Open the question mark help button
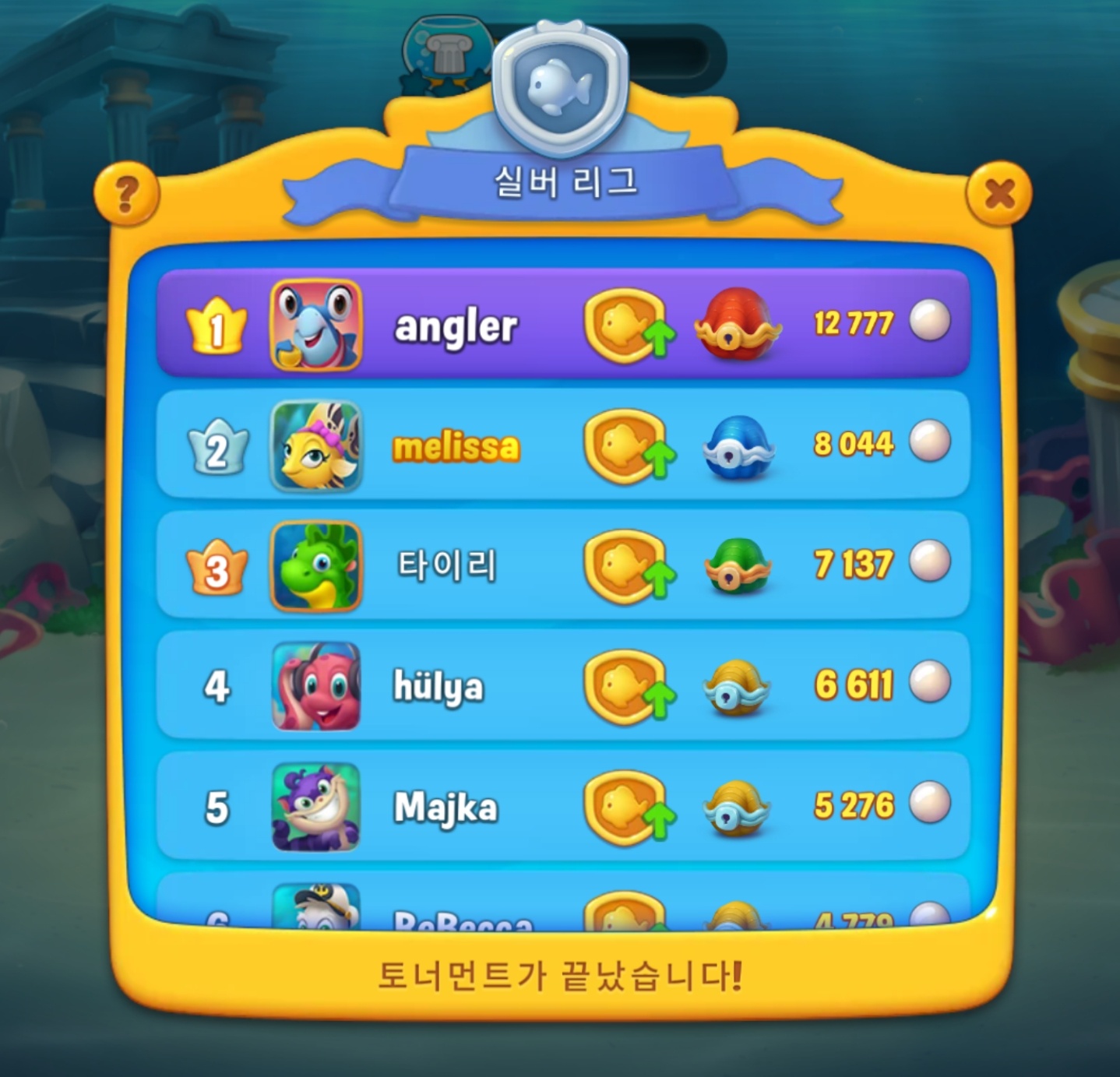This screenshot has height=1077, width=1120. point(126,193)
